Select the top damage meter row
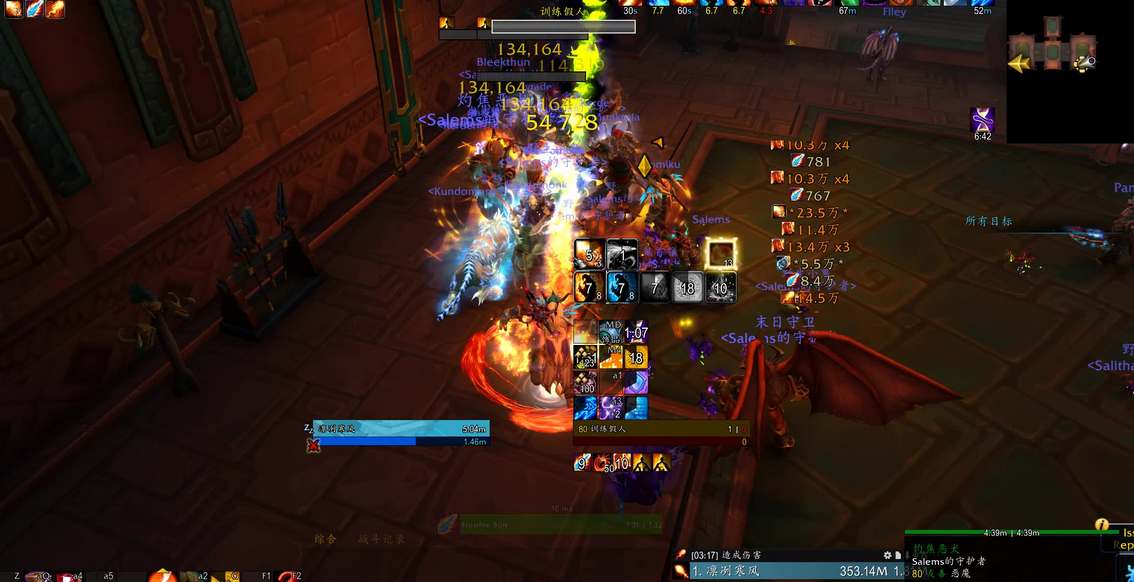 [x=780, y=571]
